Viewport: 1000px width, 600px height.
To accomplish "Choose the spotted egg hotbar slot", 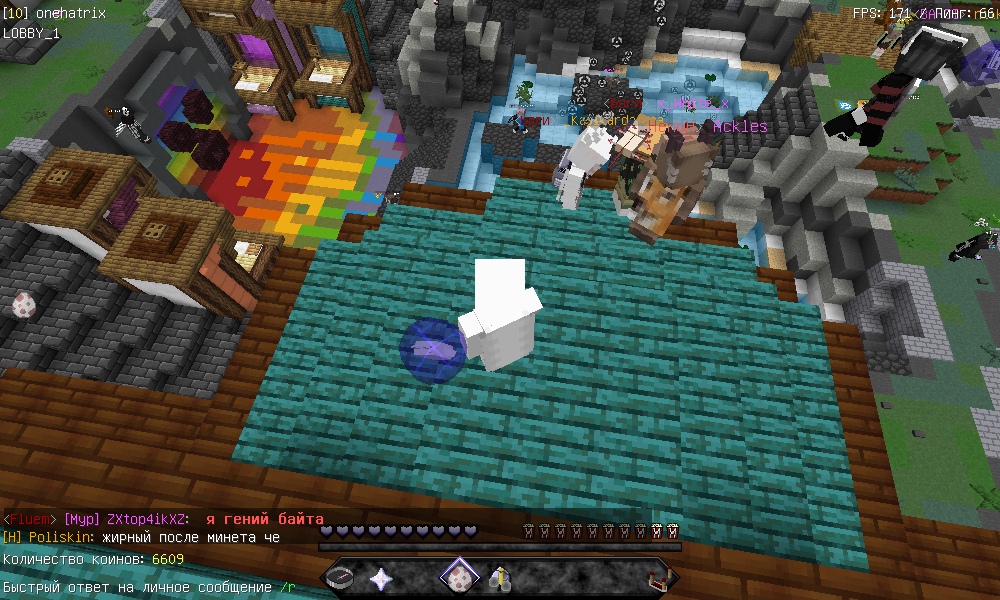I will click(460, 577).
